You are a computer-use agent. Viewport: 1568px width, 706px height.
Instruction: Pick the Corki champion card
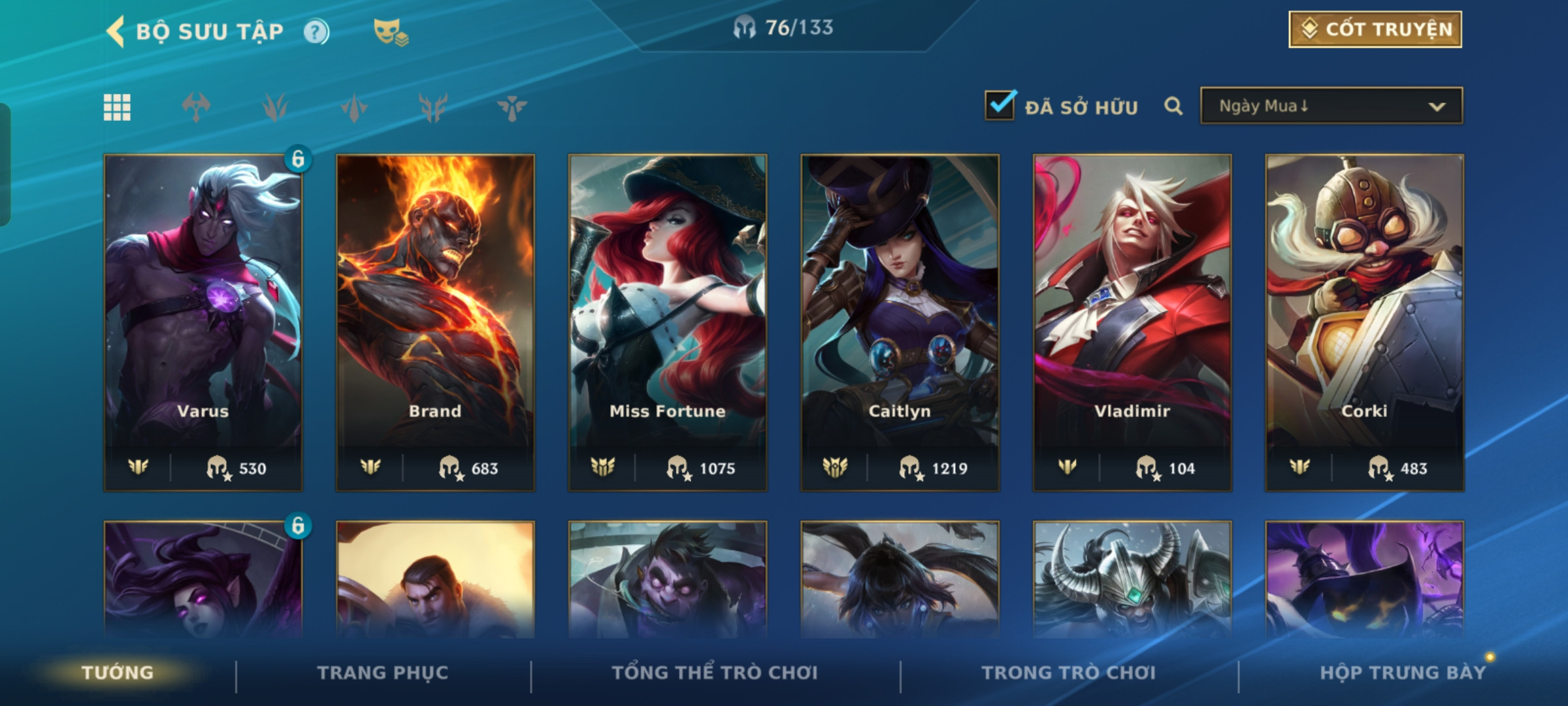(1364, 322)
